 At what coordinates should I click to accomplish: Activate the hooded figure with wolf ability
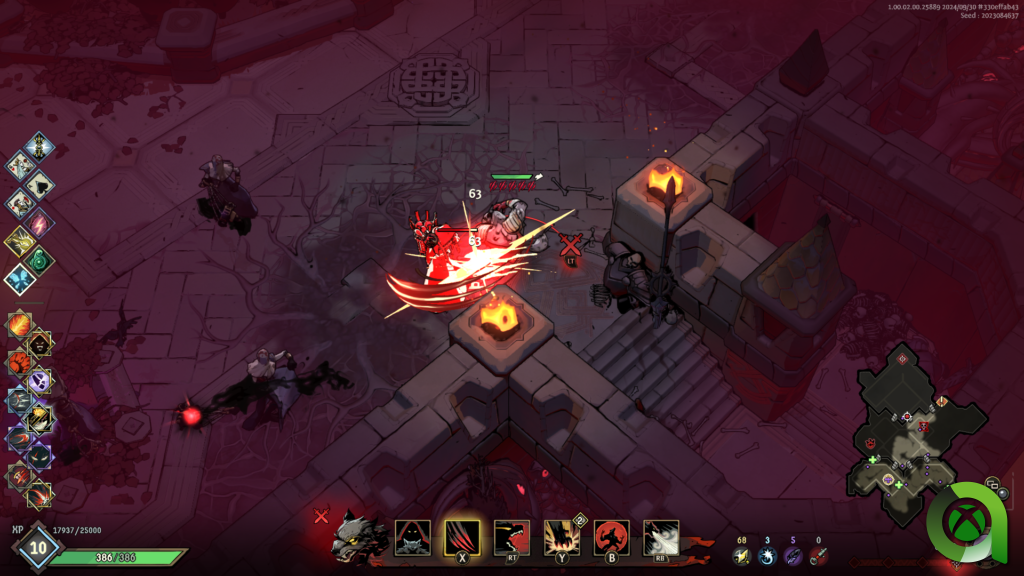pos(412,538)
